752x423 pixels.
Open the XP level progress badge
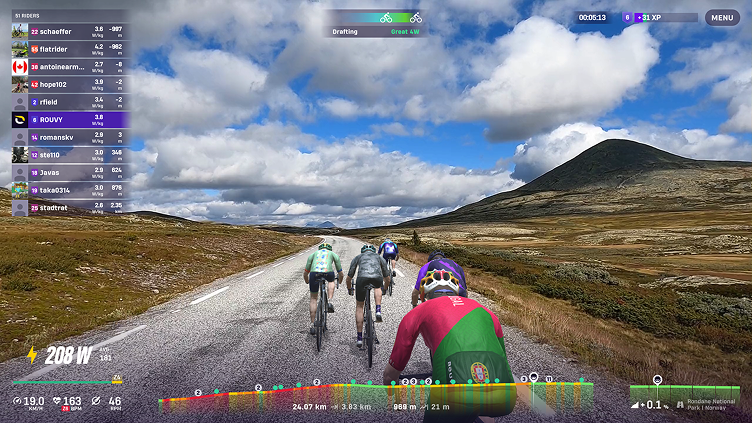tap(660, 17)
